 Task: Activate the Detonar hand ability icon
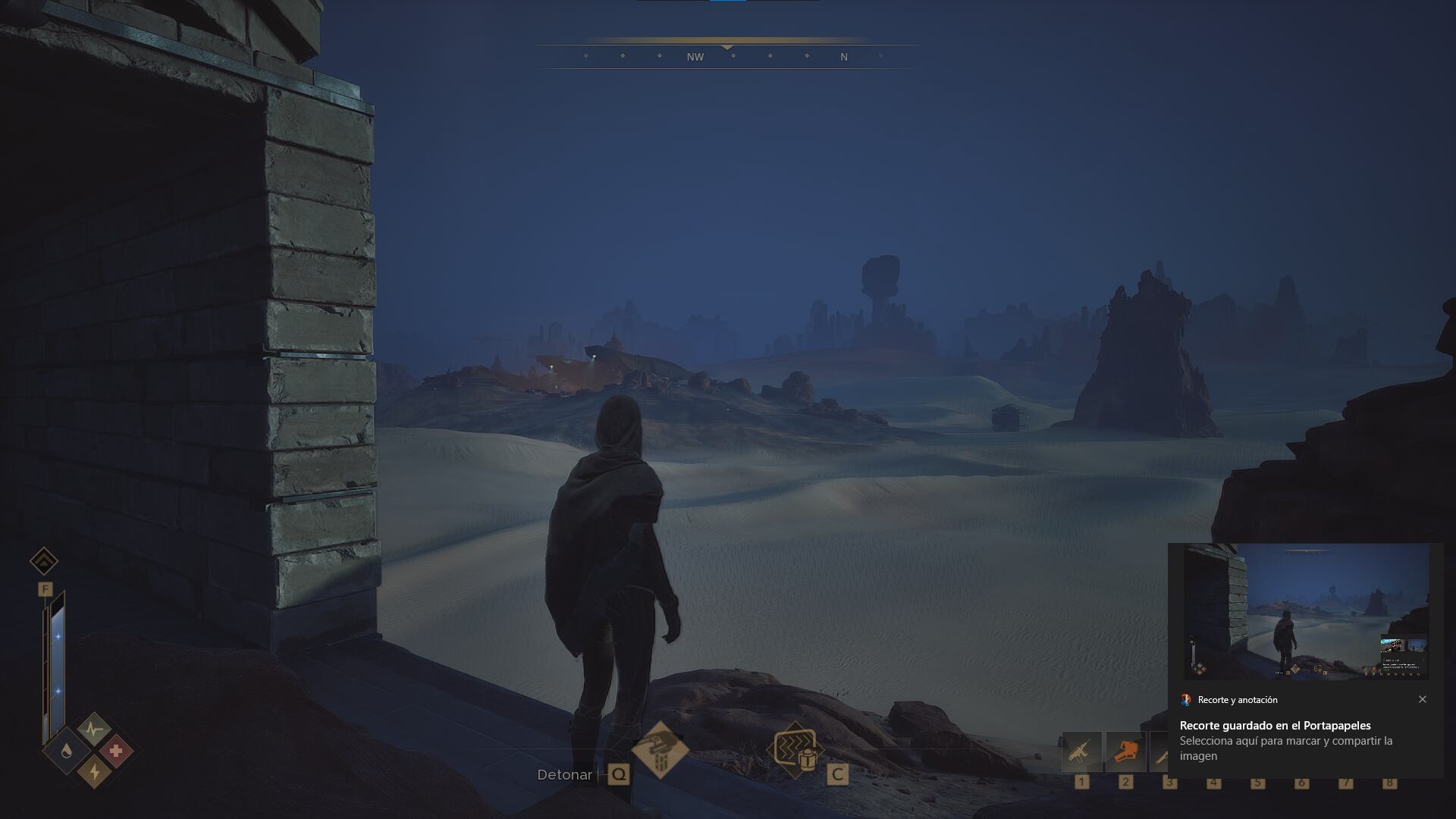tap(660, 749)
